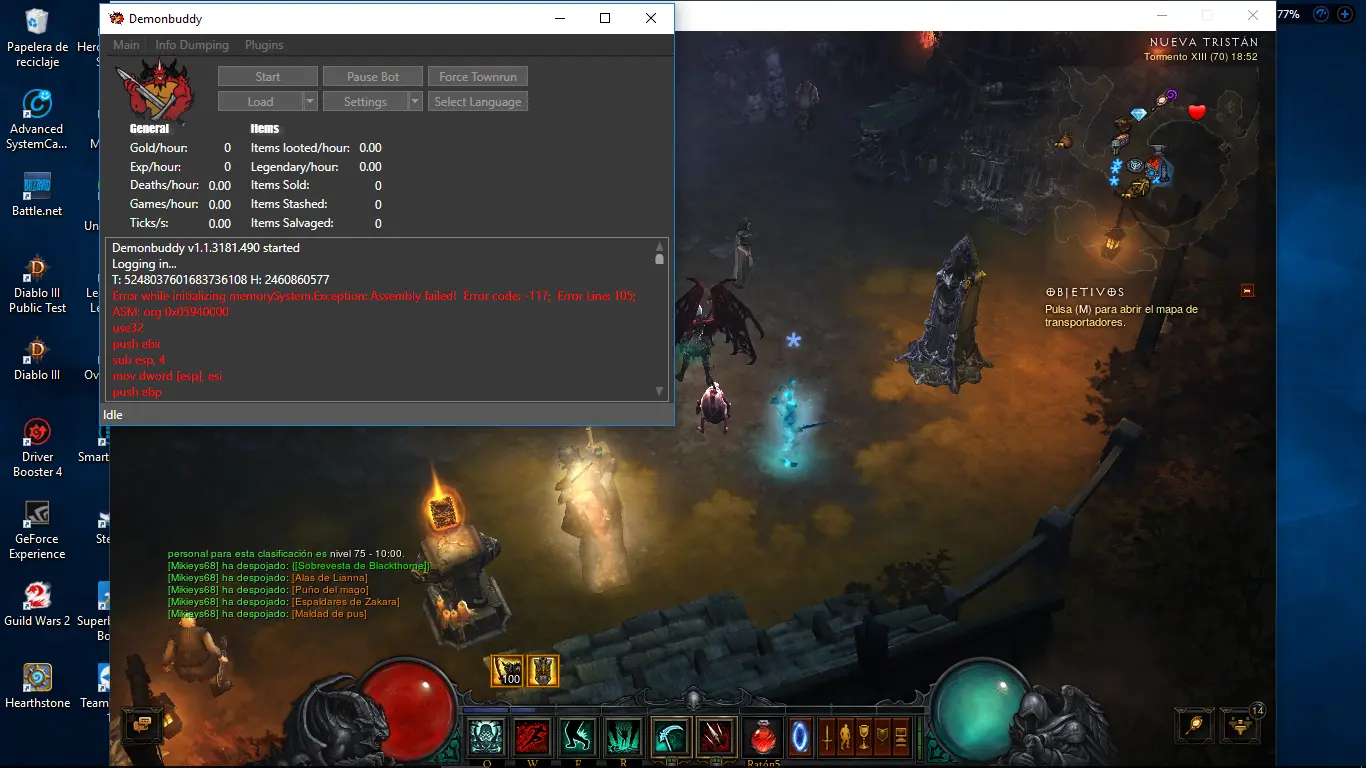The height and width of the screenshot is (768, 1366).
Task: Expand the dropdown arrow beside Load
Action: [x=310, y=102]
